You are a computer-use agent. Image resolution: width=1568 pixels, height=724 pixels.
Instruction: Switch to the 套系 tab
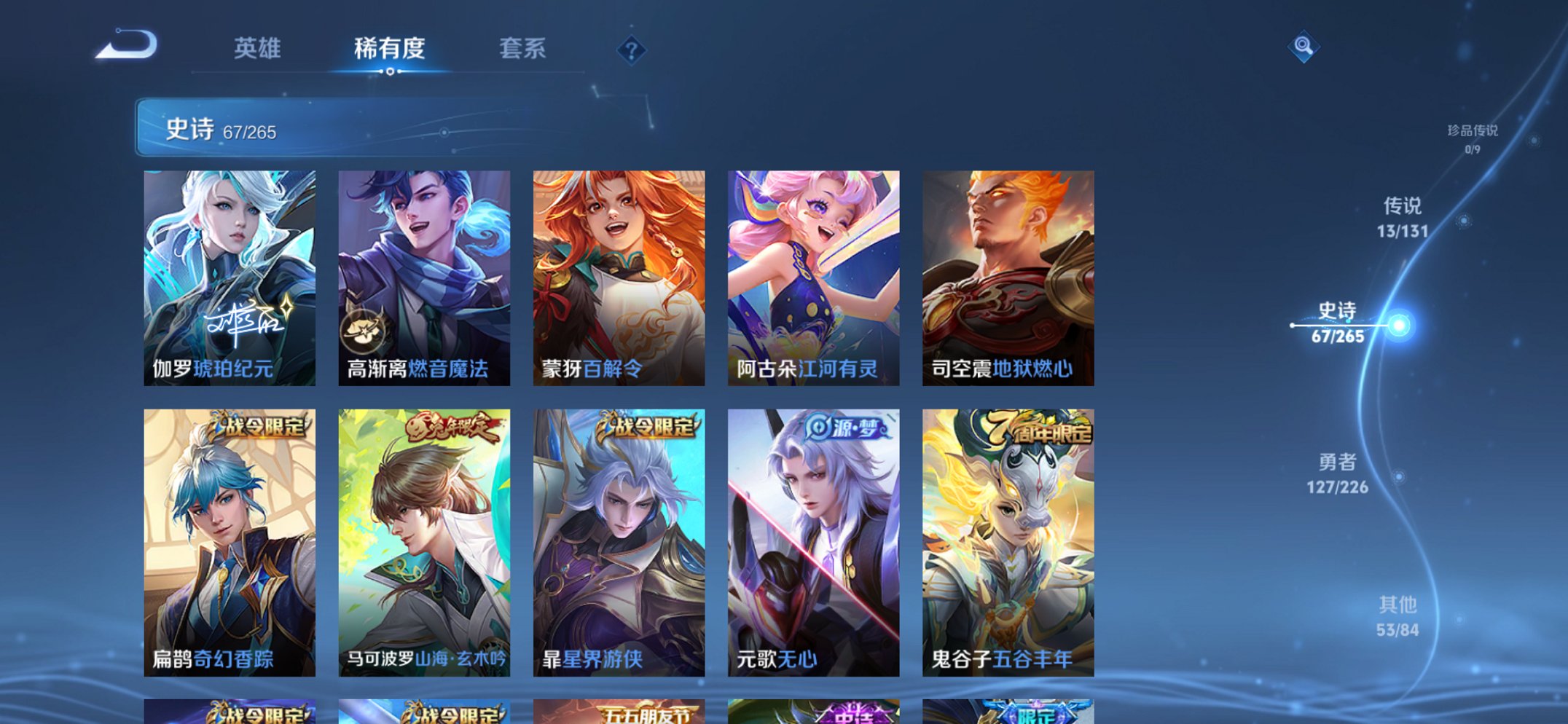click(x=525, y=49)
